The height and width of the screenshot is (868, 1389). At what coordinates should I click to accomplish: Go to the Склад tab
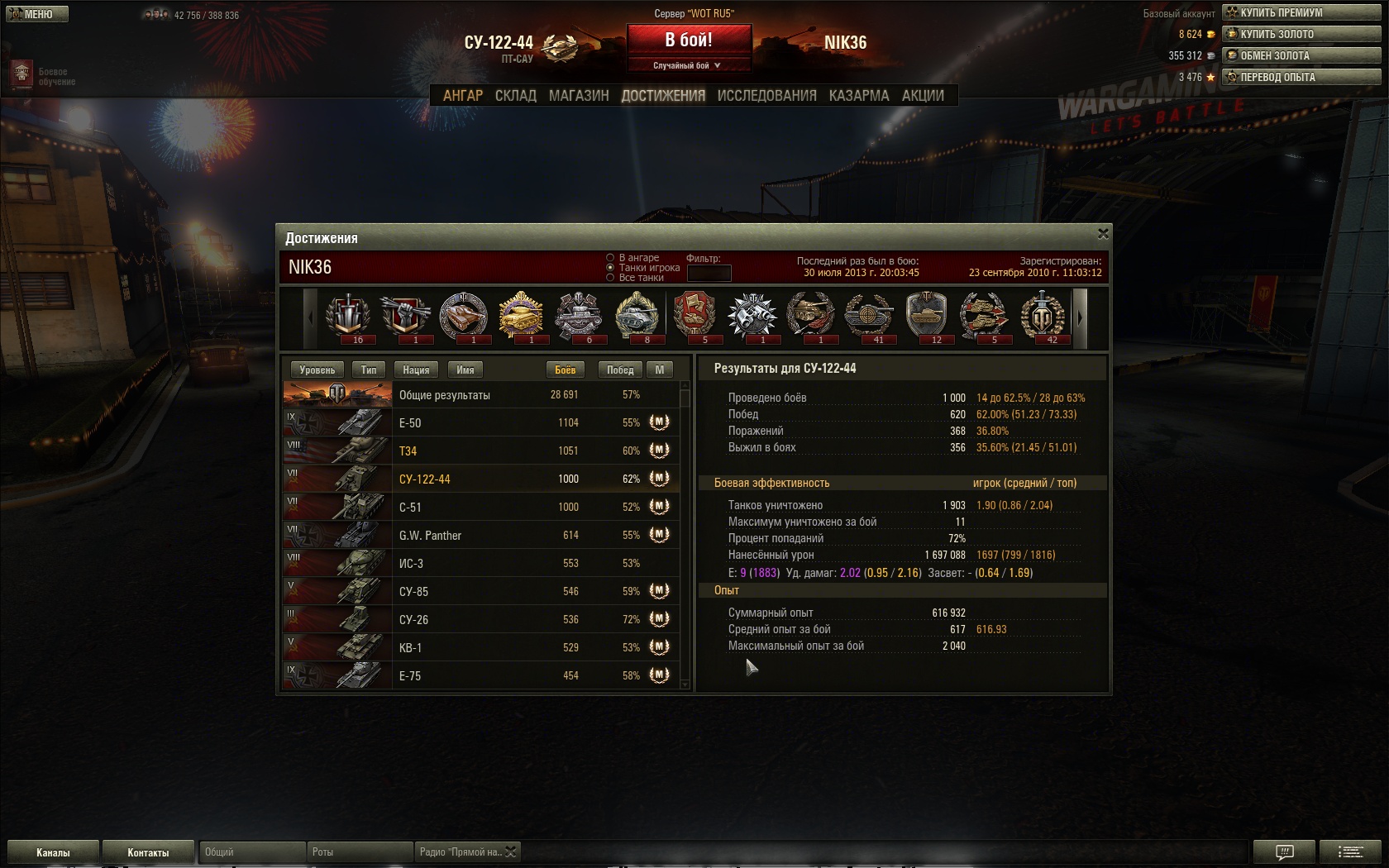(x=516, y=96)
